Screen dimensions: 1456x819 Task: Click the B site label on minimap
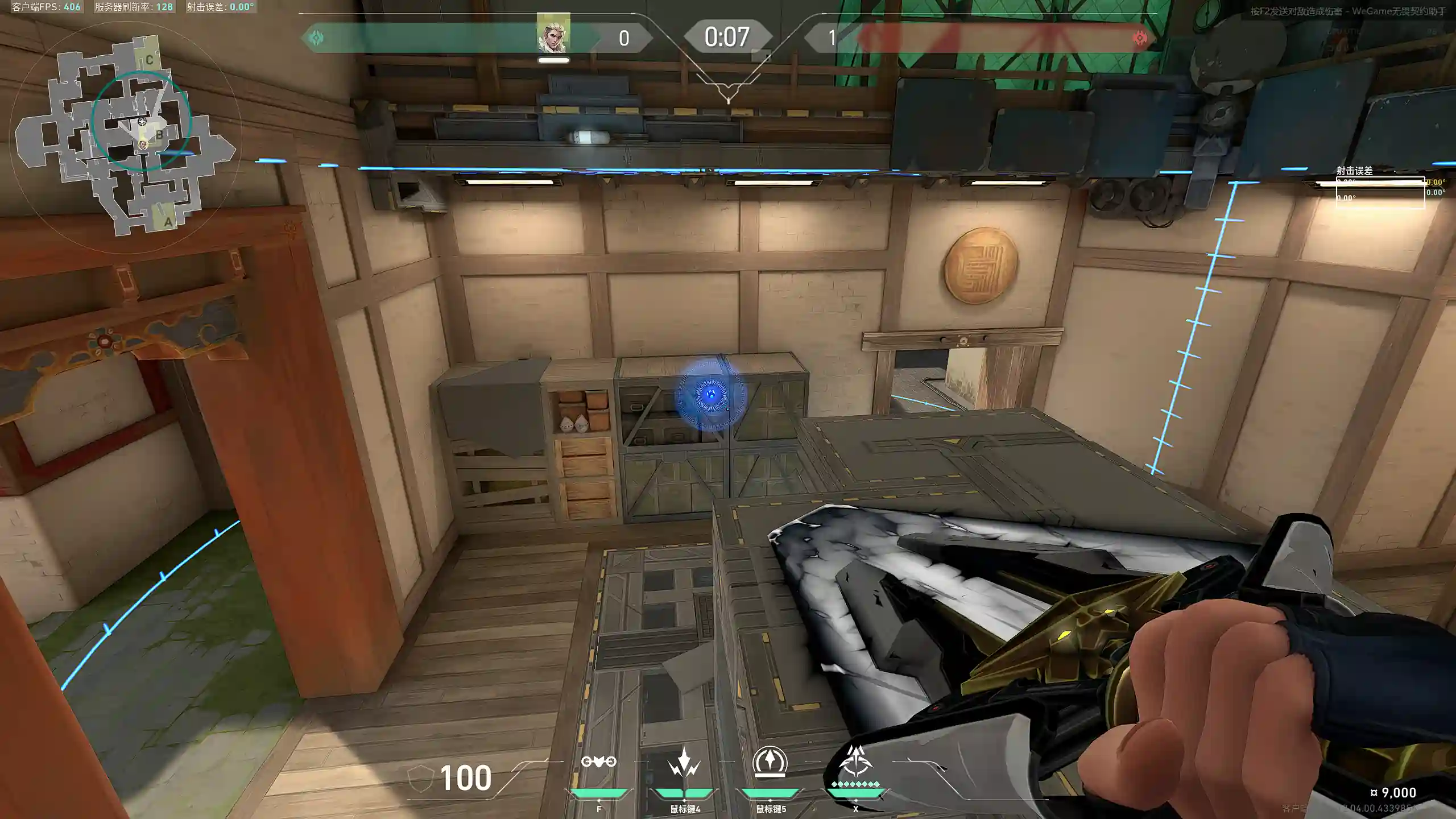160,135
